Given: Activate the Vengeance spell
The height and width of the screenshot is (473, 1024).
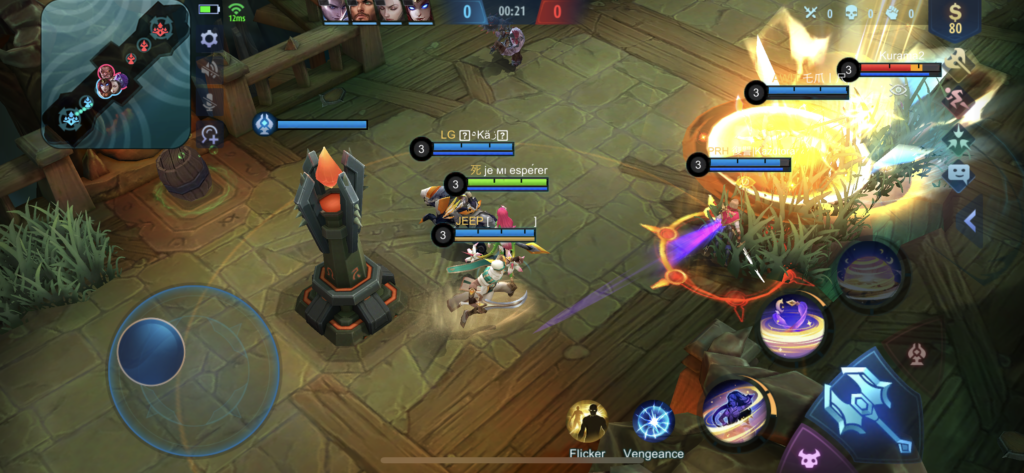Looking at the screenshot, I should pyautogui.click(x=654, y=422).
